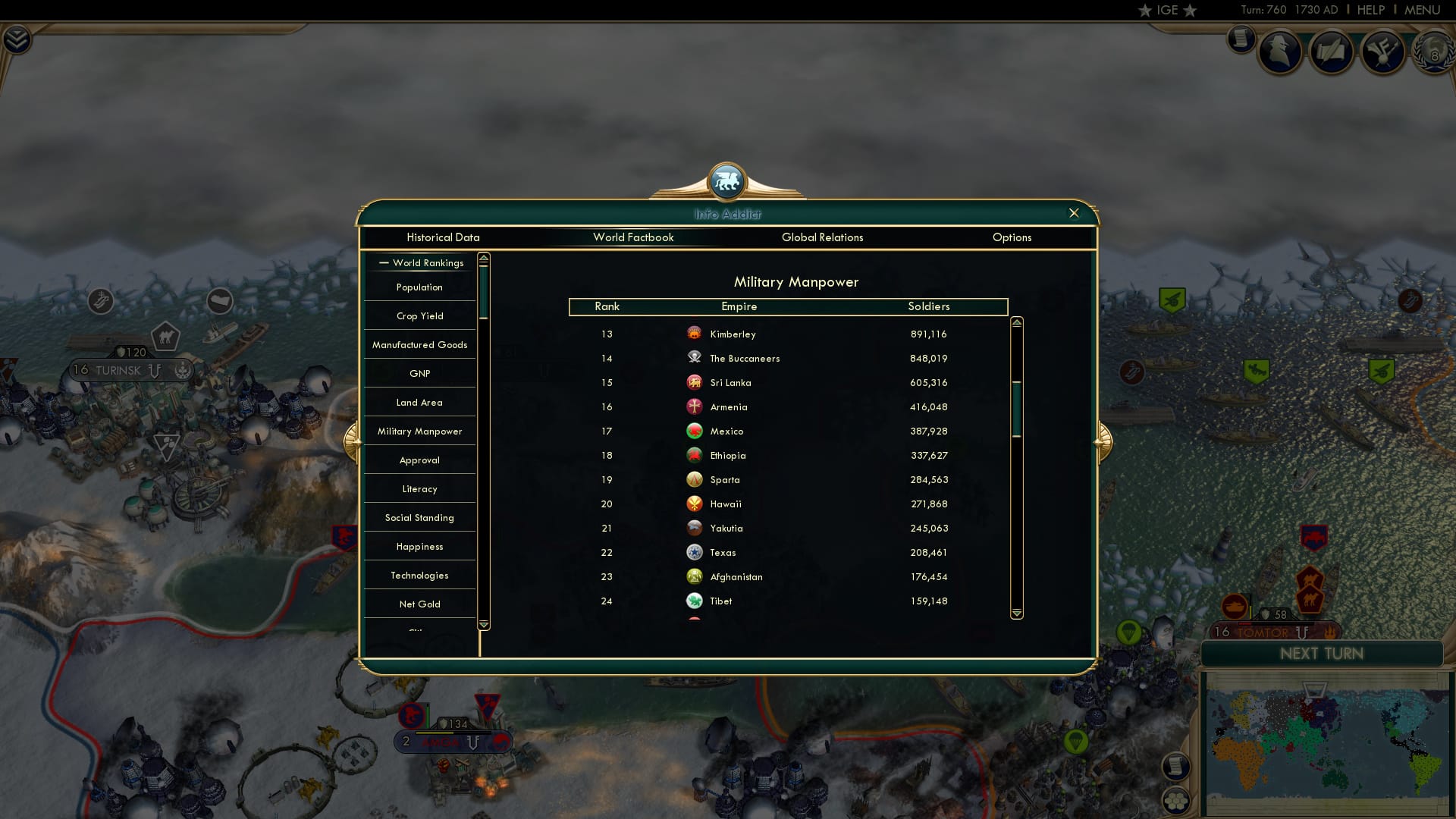Click the rankings scrollbar thumb
Image resolution: width=1456 pixels, height=819 pixels.
click(1015, 409)
